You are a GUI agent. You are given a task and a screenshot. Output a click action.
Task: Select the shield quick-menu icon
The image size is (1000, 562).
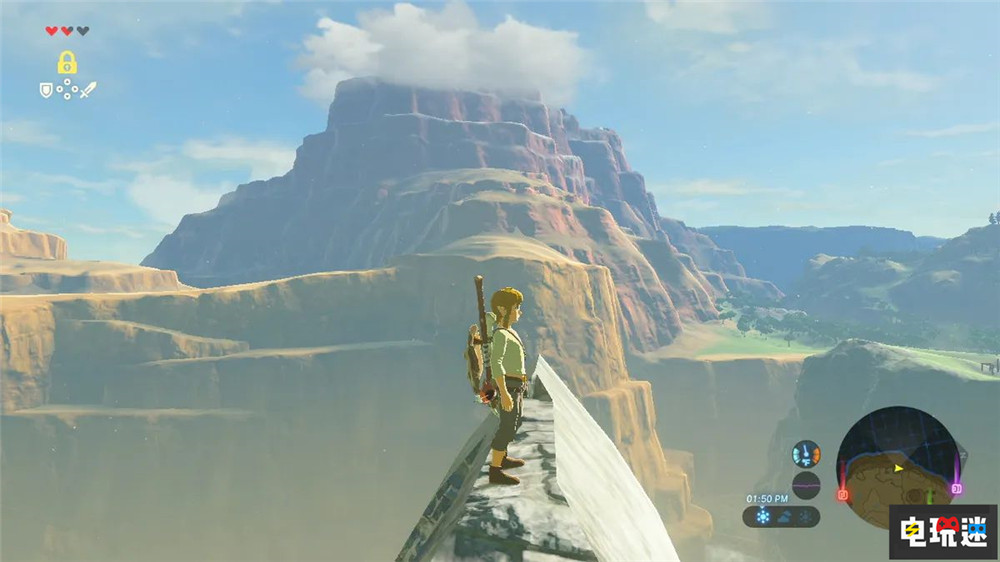[46, 90]
